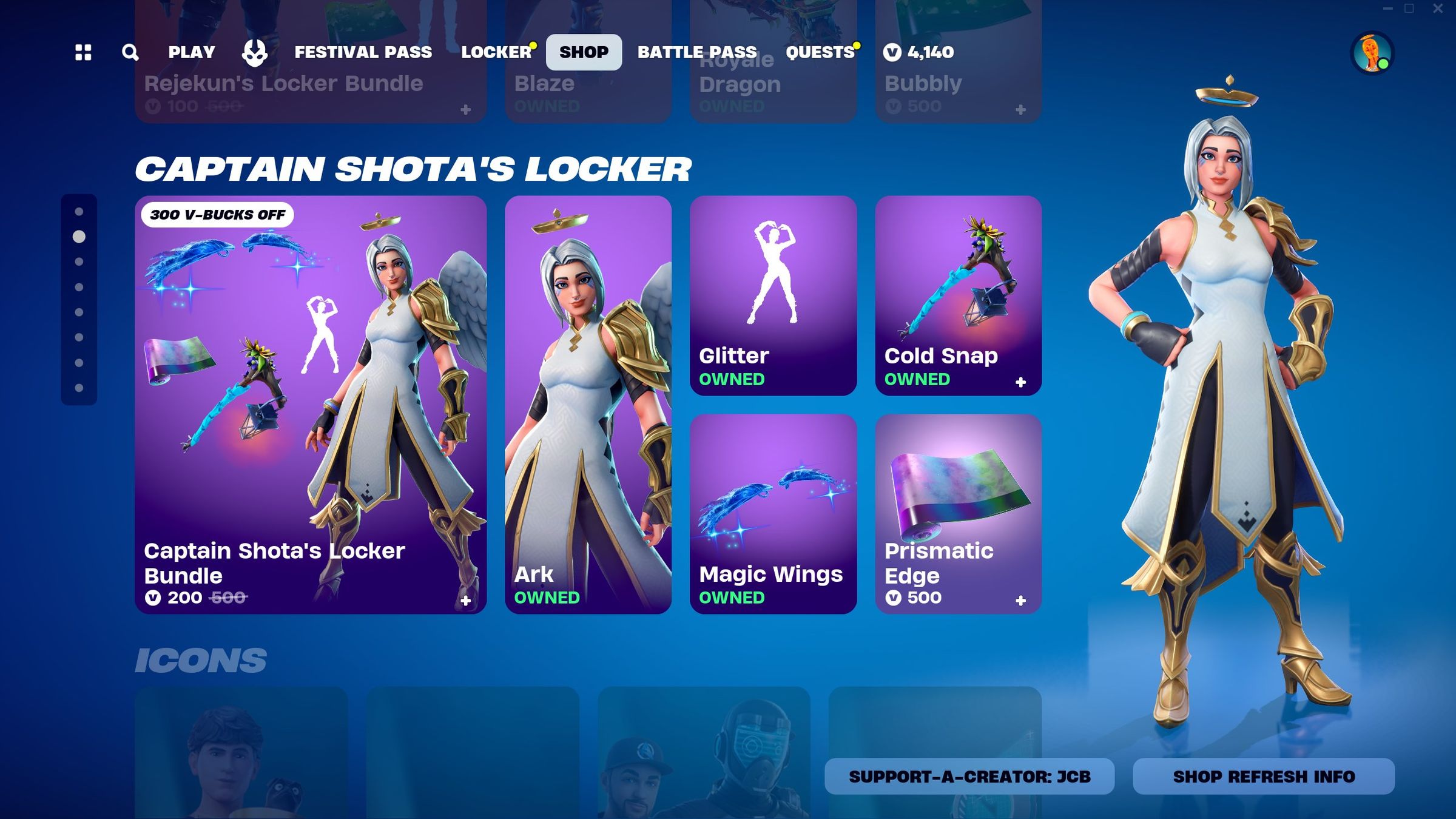Select the Magic Wings back bling tile
Image resolution: width=1456 pixels, height=819 pixels.
pyautogui.click(x=773, y=514)
